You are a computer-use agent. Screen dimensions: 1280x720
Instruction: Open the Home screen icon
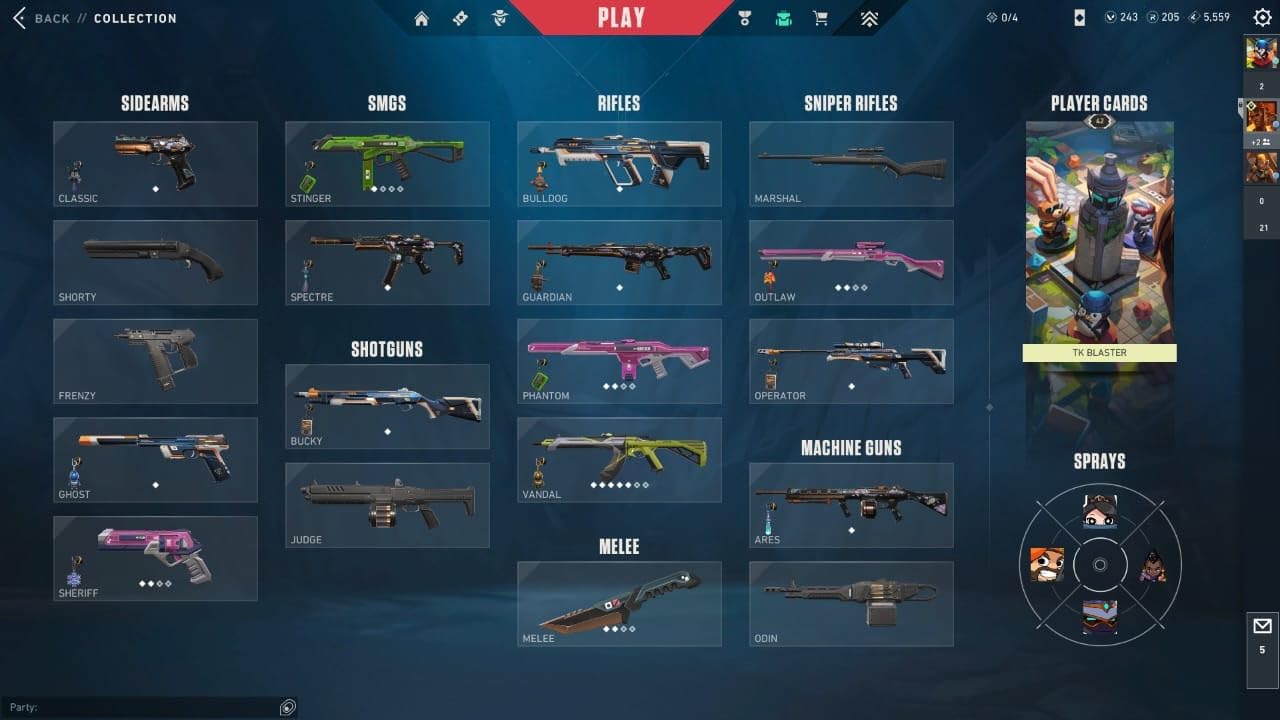(422, 17)
